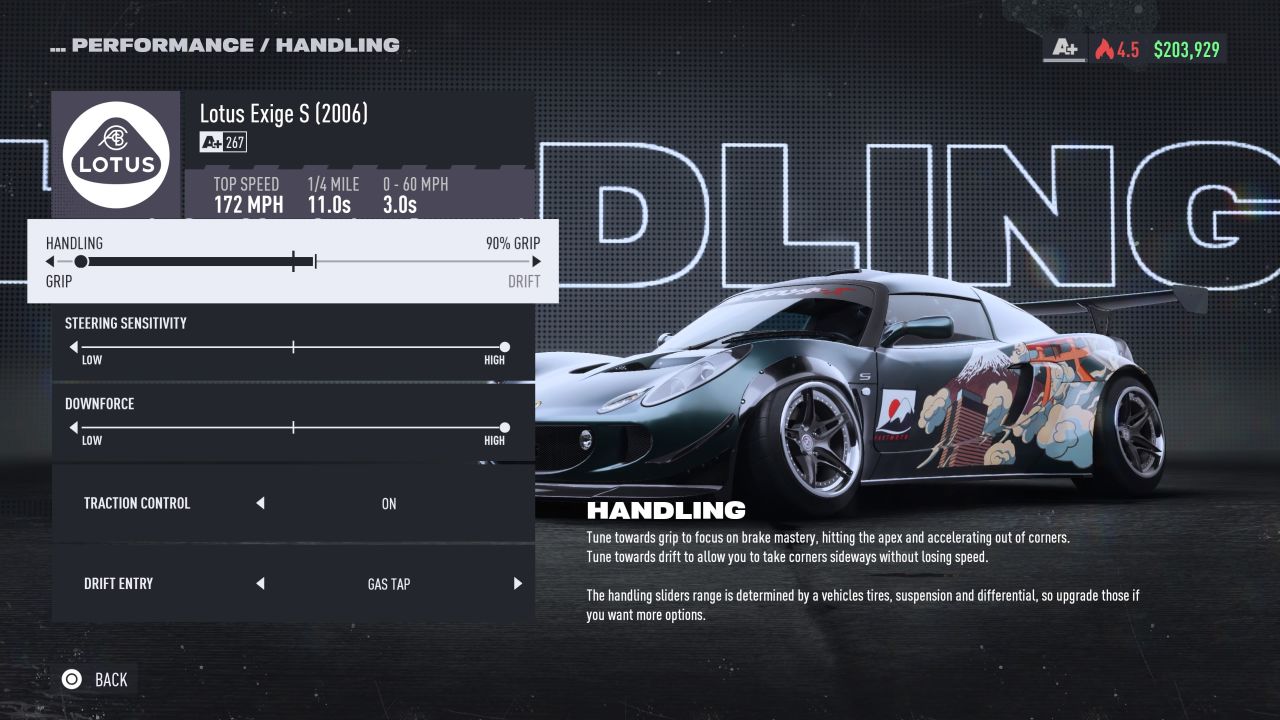Select the Handling section title on the right
The height and width of the screenshot is (720, 1280).
[668, 509]
